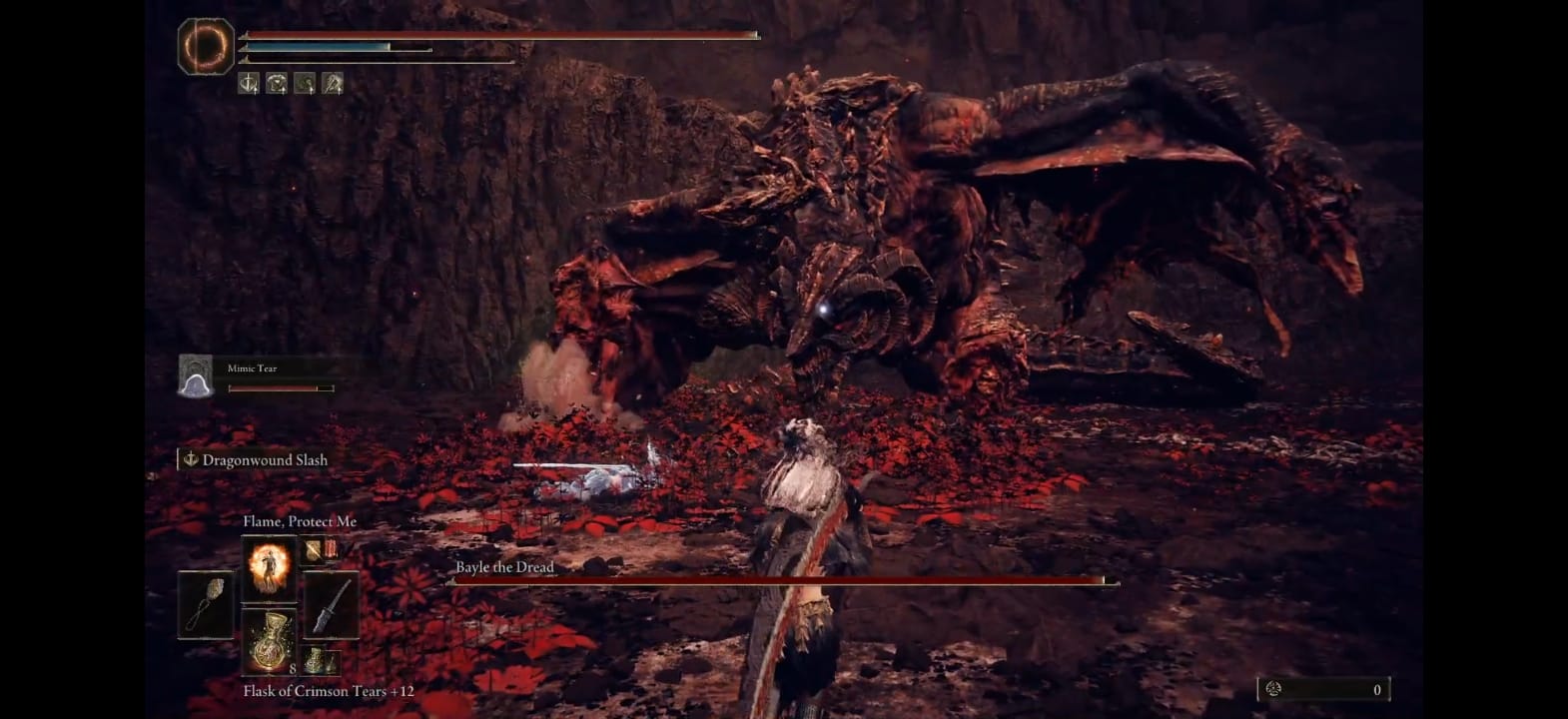Click the Mimic Tear summon portrait
The image size is (1568, 719).
point(196,375)
